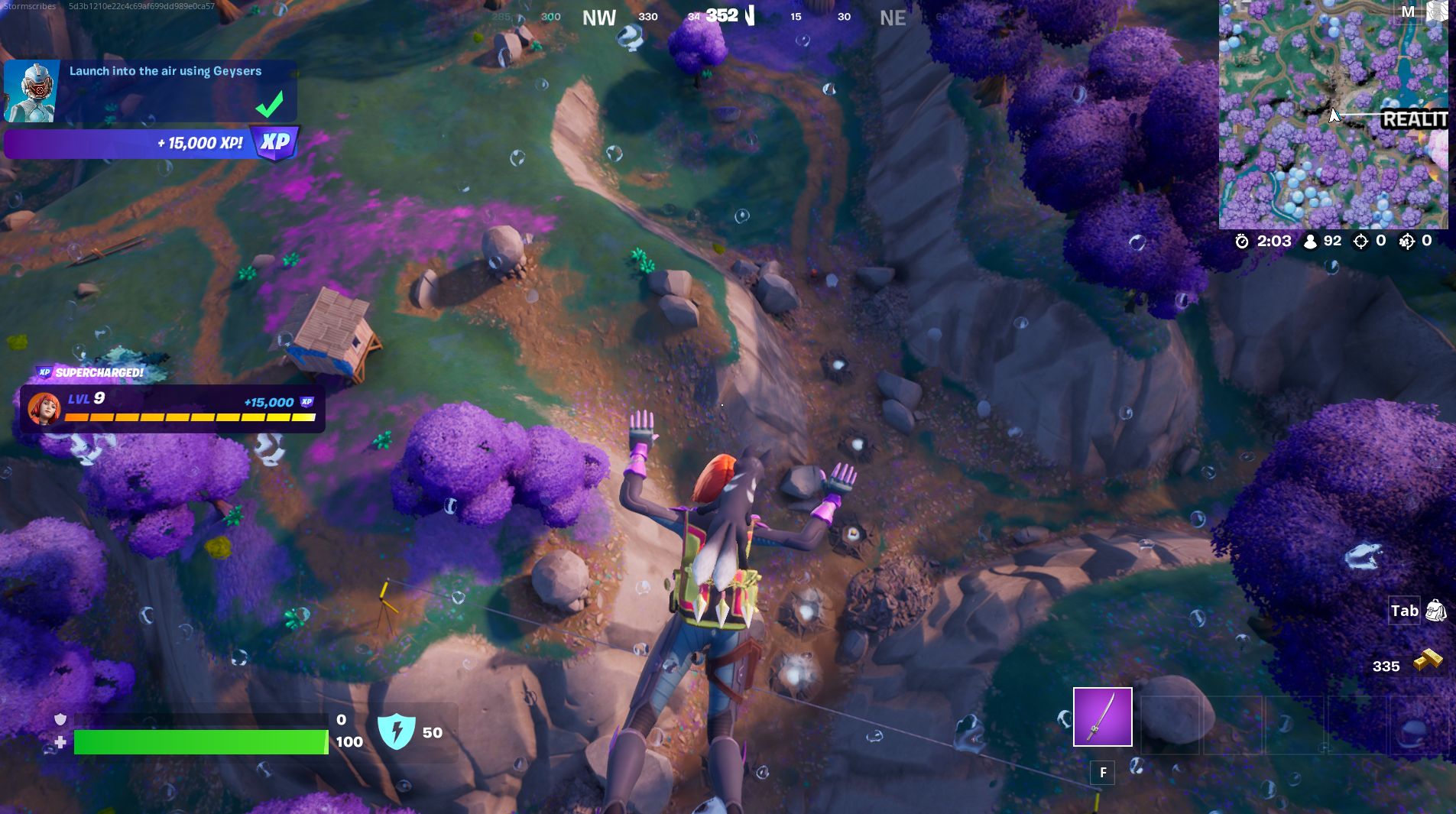Click the eliminations crosshair icon
The height and width of the screenshot is (814, 1456).
1360,239
